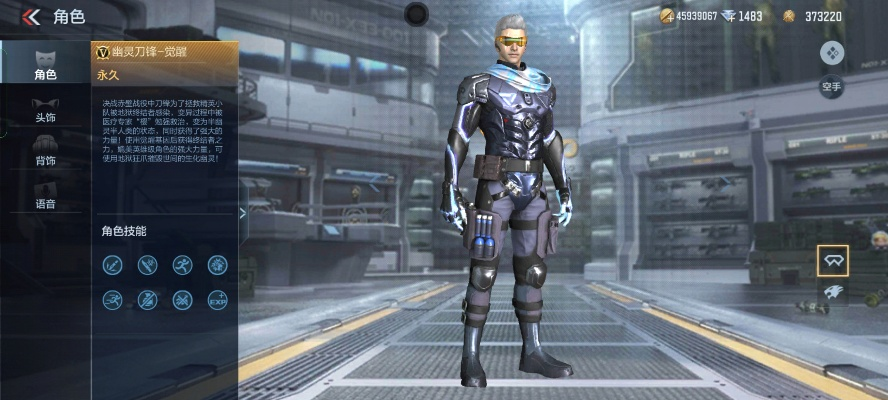Screen dimensions: 888x400
Task: Click the knife-slash character skill icon
Action: [x=113, y=265]
